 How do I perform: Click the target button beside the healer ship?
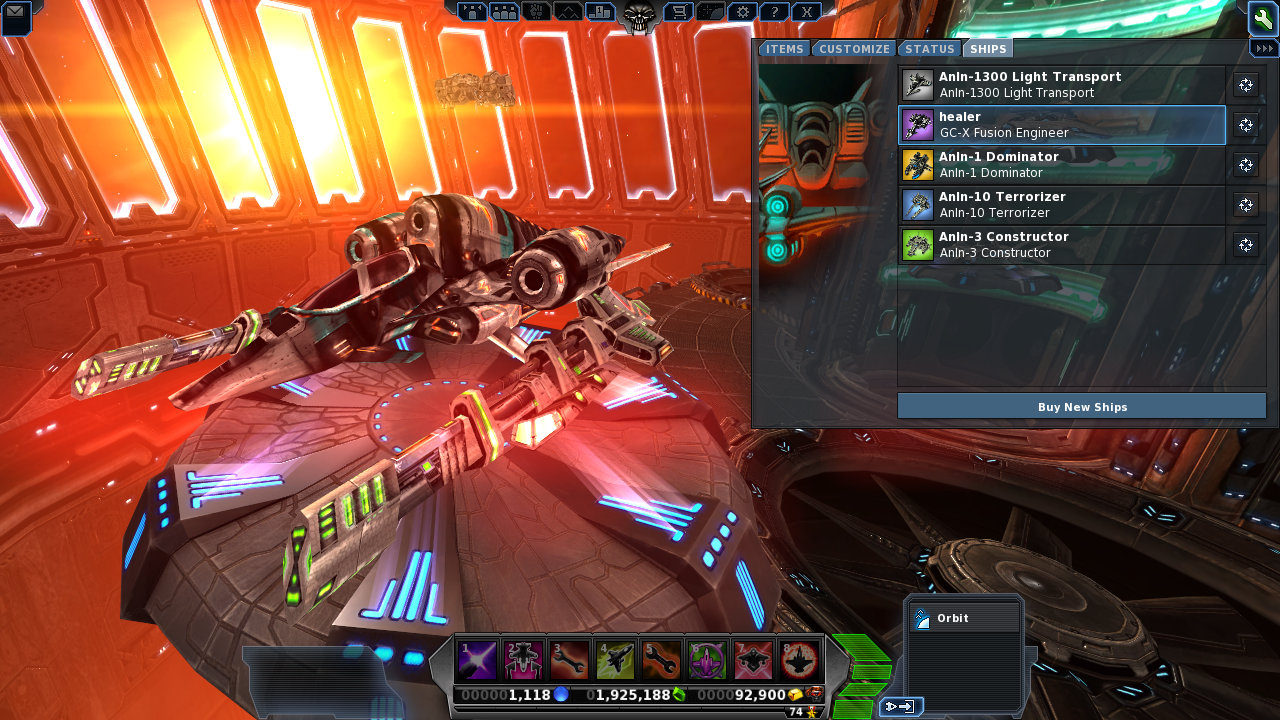click(1246, 125)
